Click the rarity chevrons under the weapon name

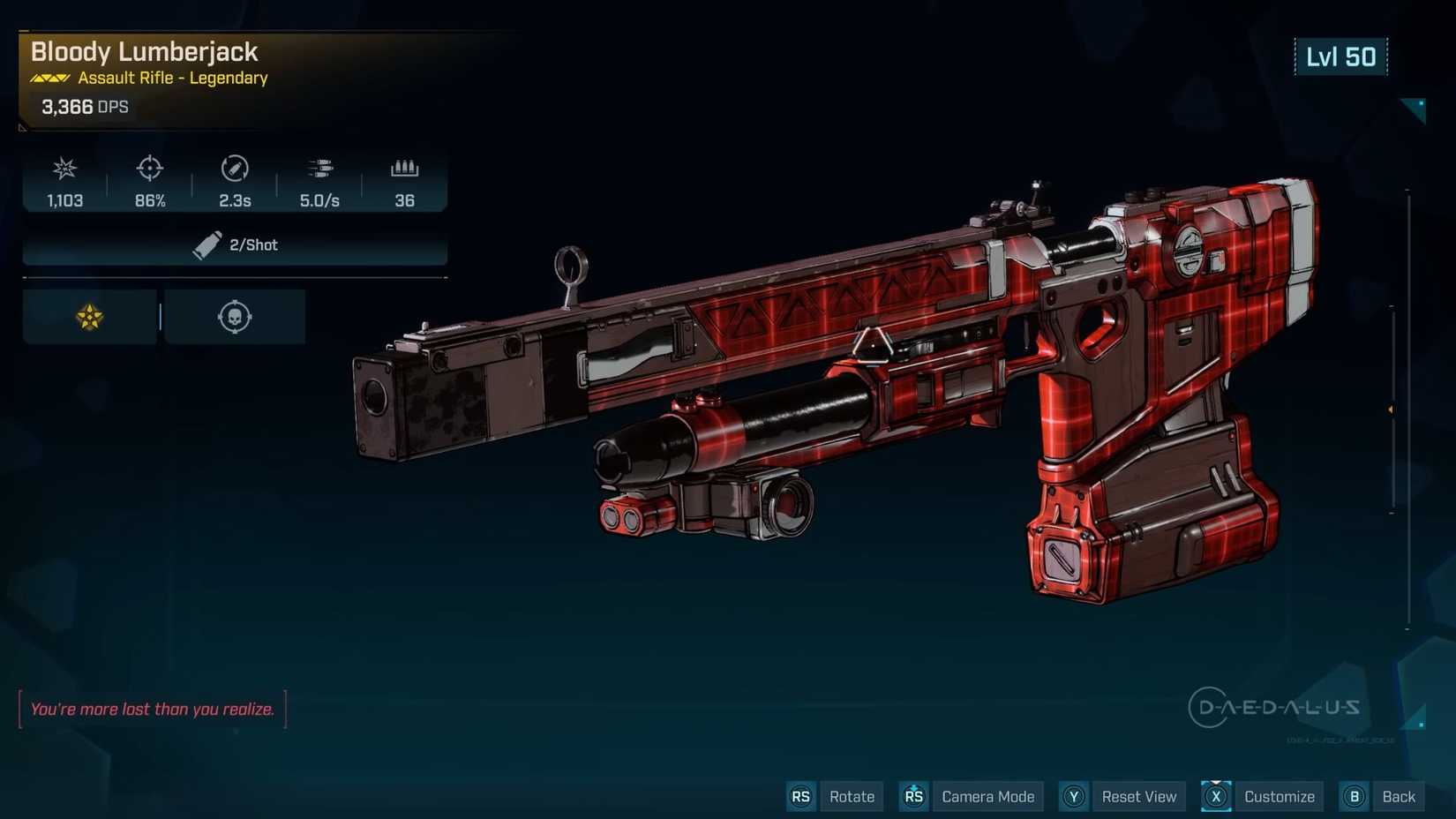tap(49, 78)
